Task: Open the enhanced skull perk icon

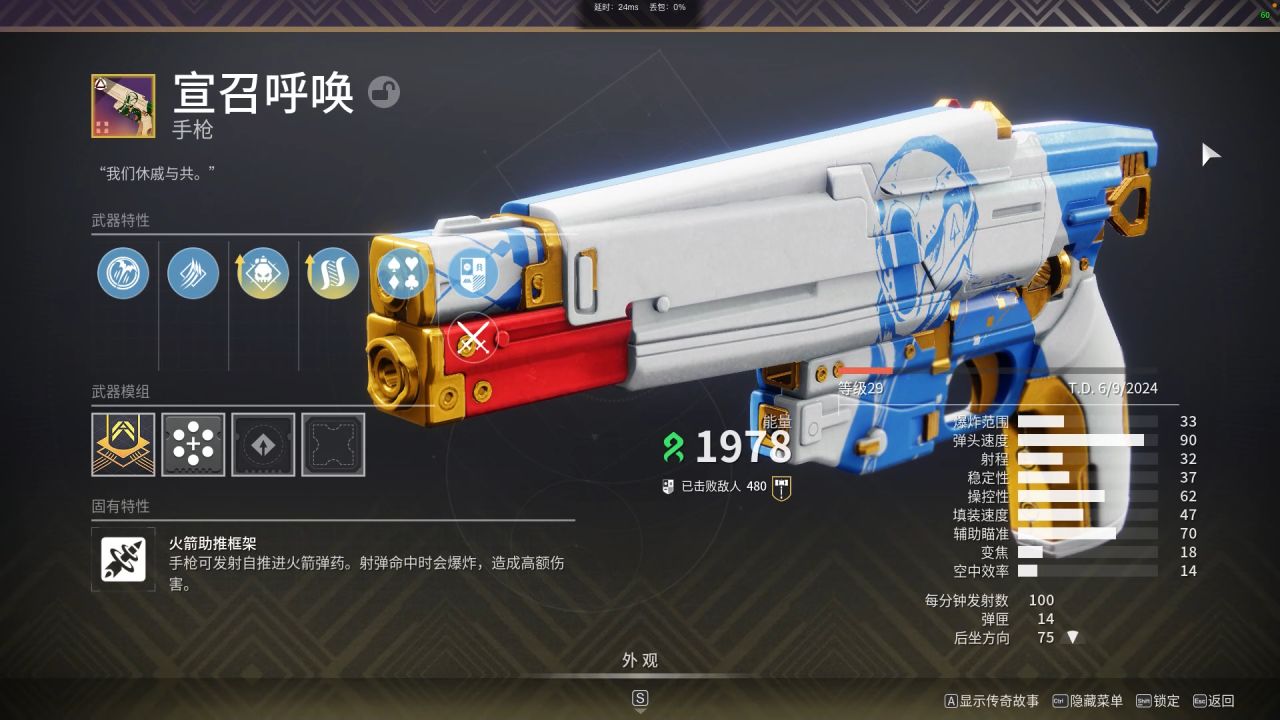Action: 262,273
